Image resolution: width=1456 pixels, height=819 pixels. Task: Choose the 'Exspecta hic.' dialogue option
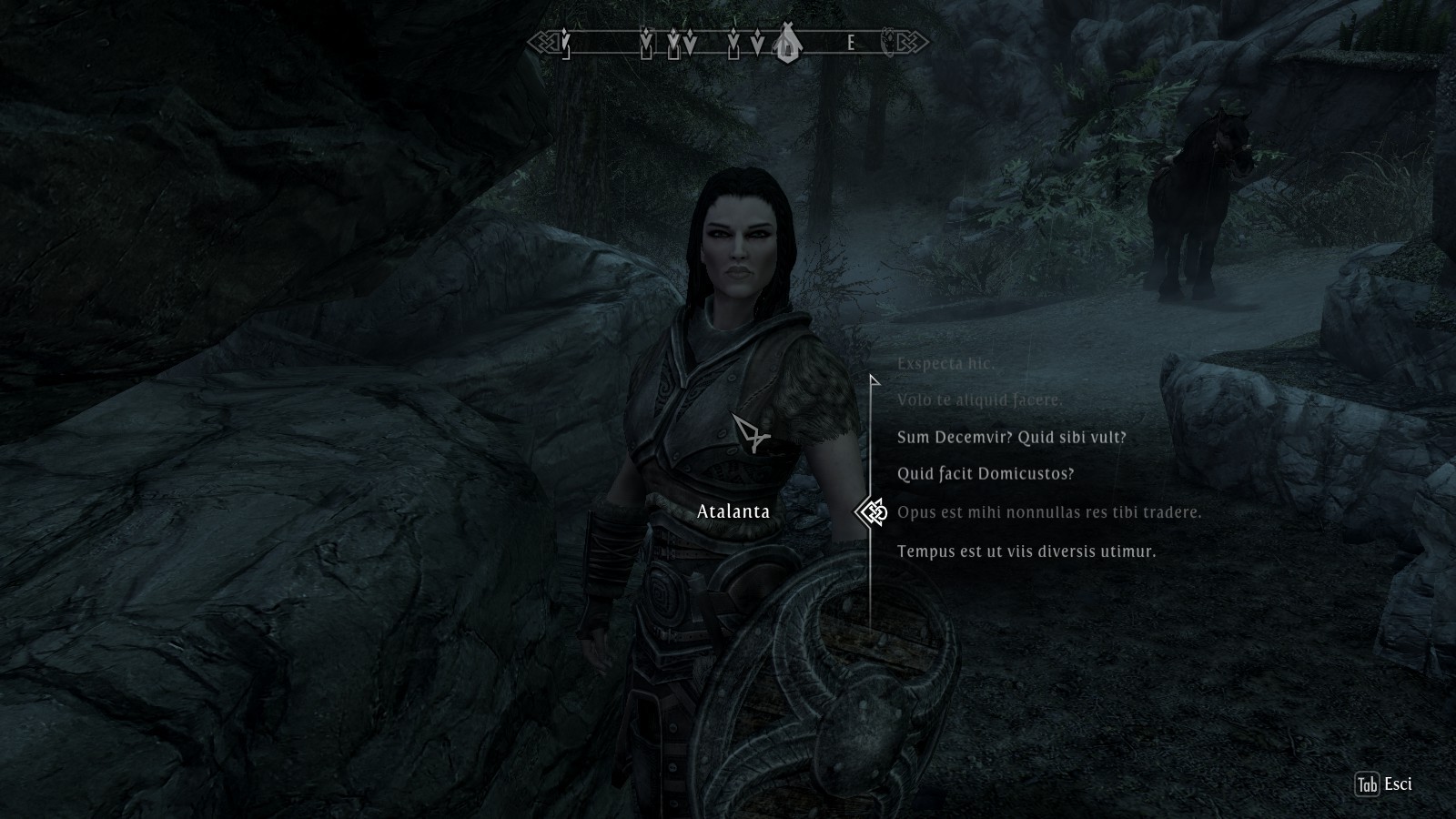[945, 364]
